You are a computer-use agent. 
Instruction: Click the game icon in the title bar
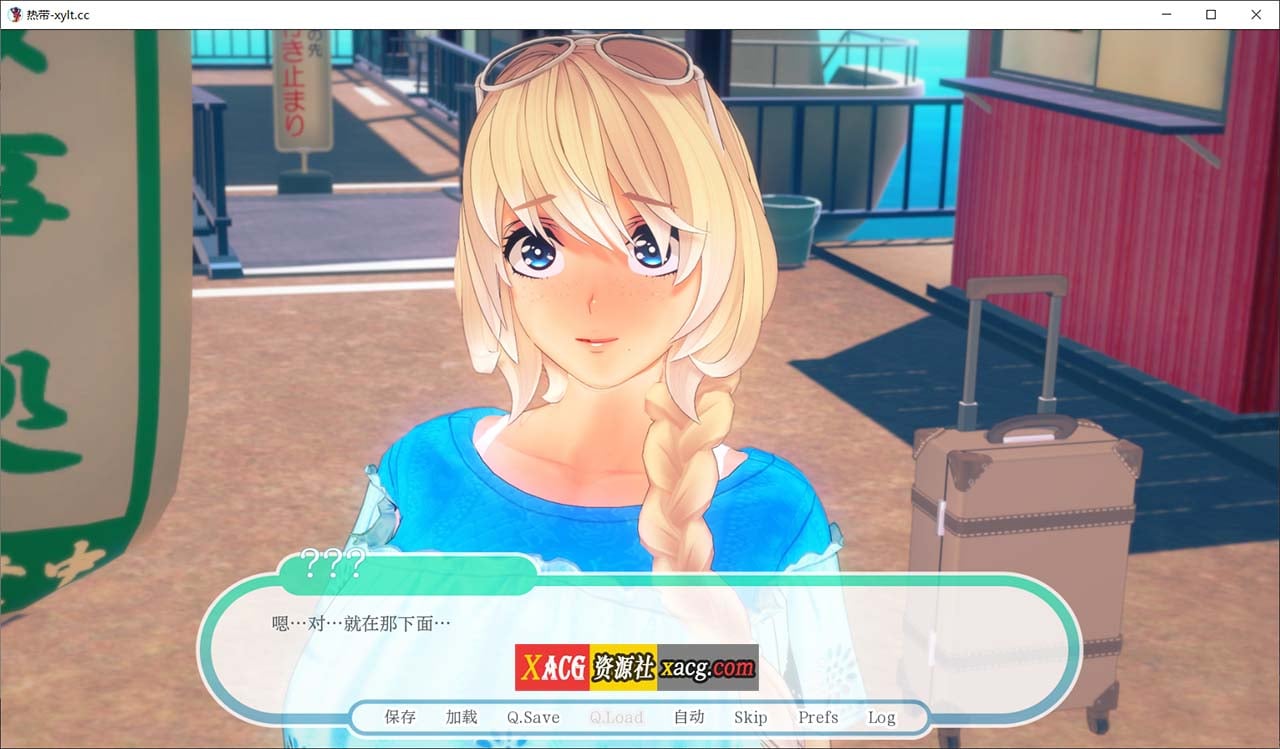[14, 14]
